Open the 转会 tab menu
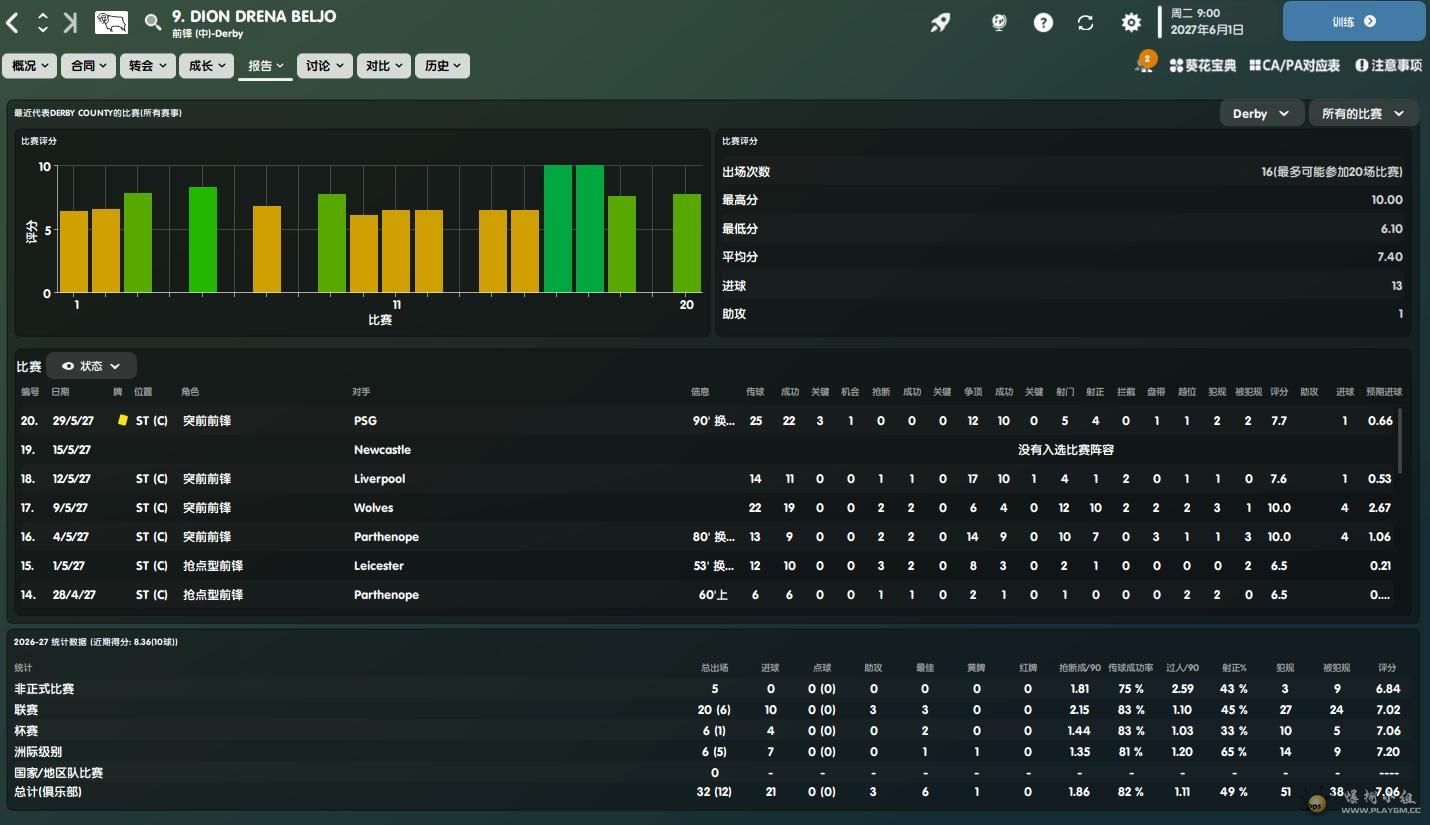 pos(148,66)
